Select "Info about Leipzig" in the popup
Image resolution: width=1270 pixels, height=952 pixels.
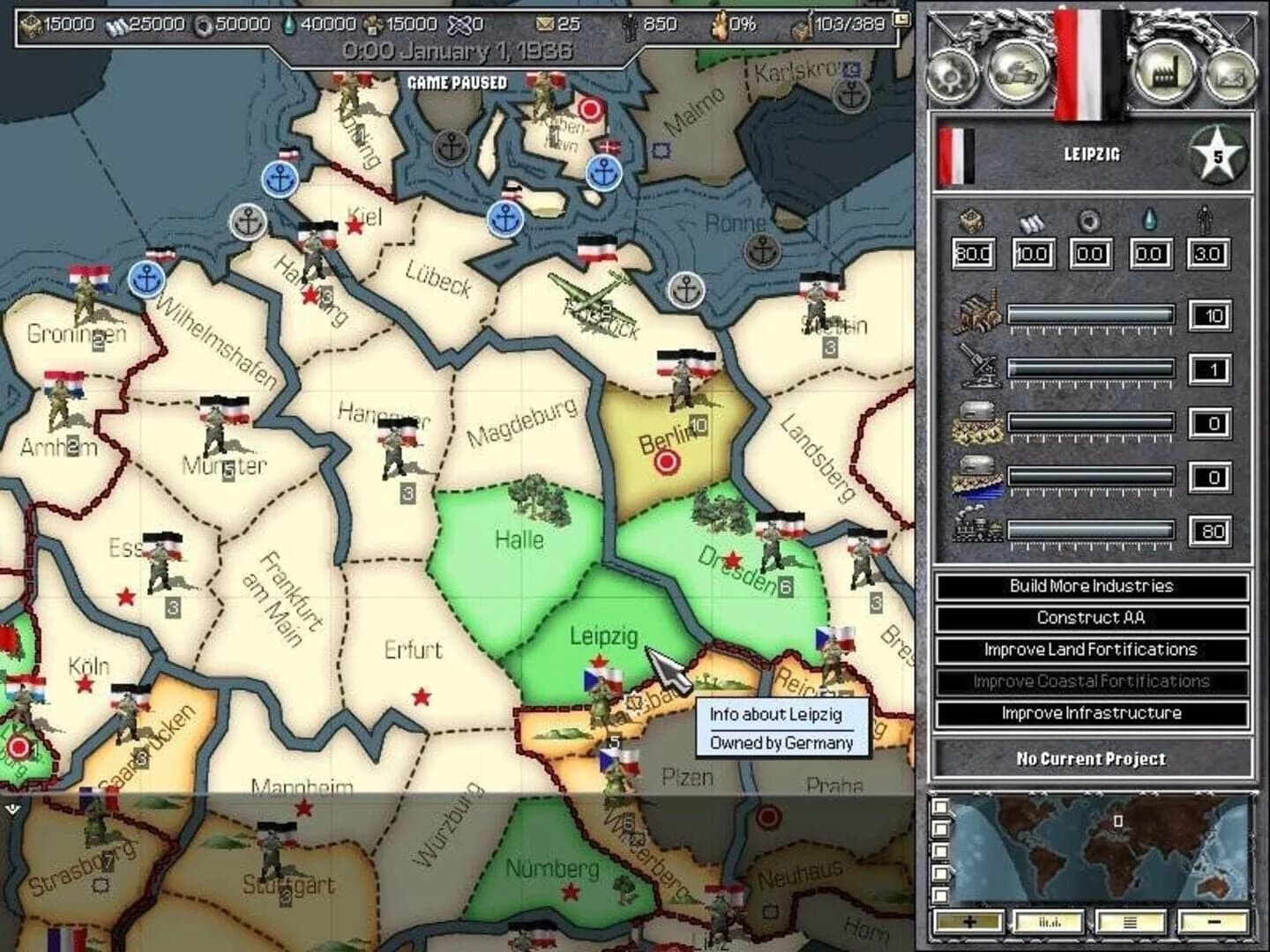tap(780, 716)
